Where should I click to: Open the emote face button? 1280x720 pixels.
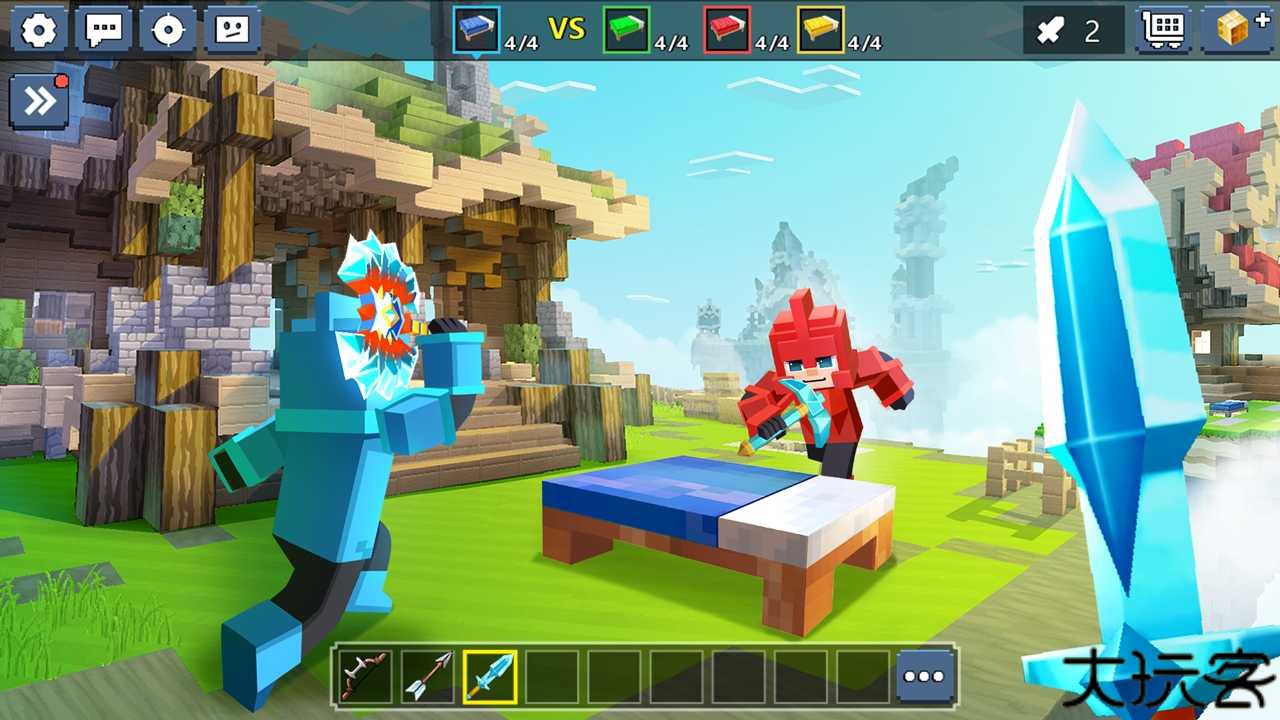point(232,30)
